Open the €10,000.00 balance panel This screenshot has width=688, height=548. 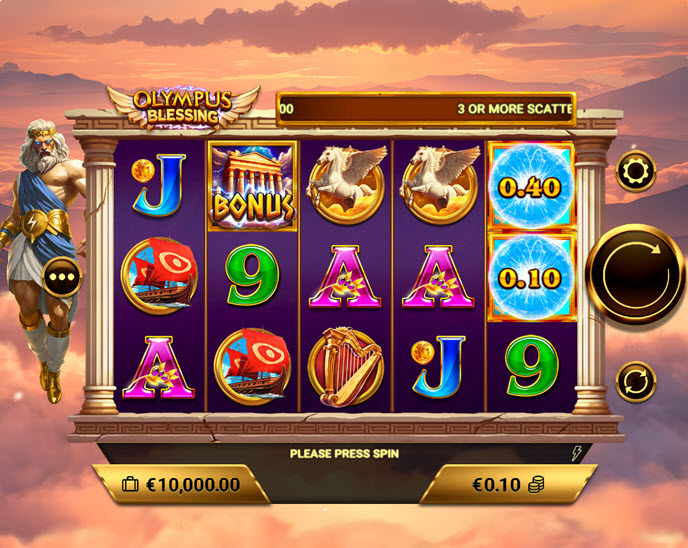[x=181, y=485]
